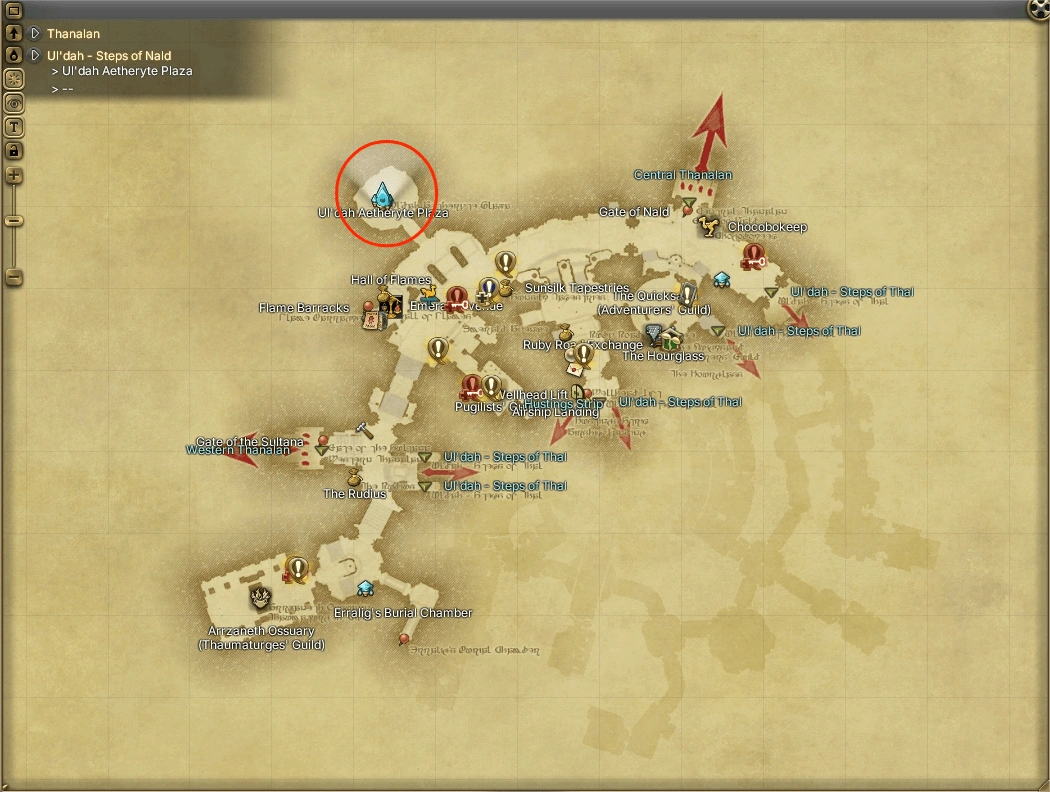Image resolution: width=1050 pixels, height=792 pixels.
Task: Select the Central Thanalan exit label
Action: click(x=683, y=175)
